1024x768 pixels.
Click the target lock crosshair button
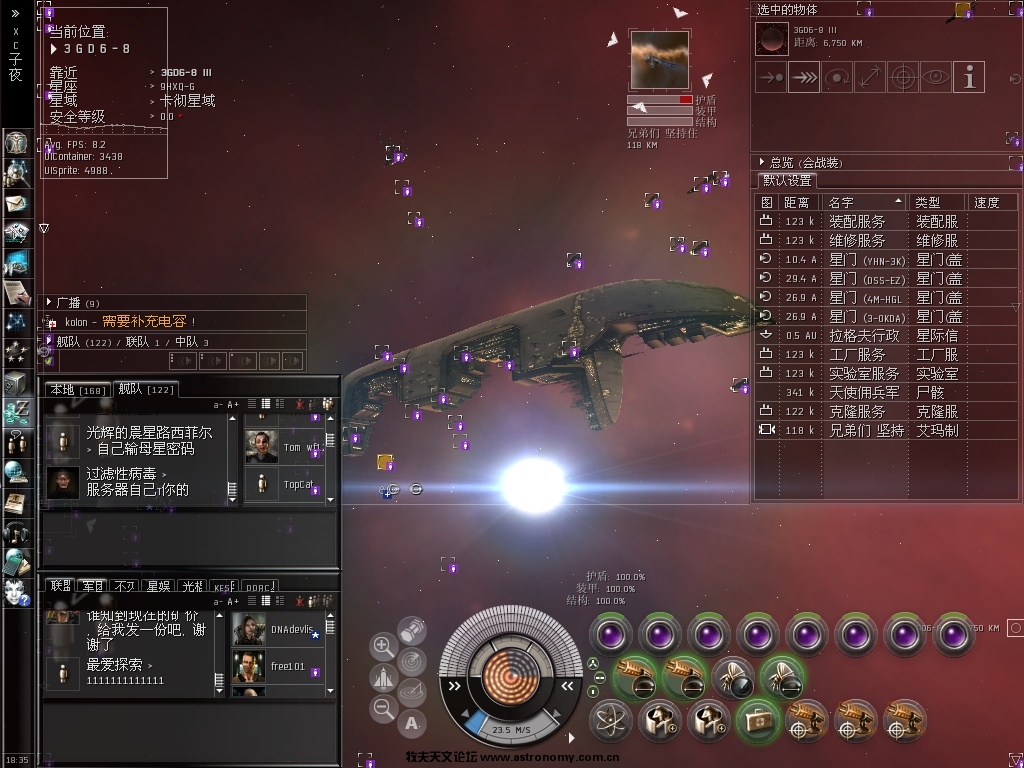coord(903,77)
